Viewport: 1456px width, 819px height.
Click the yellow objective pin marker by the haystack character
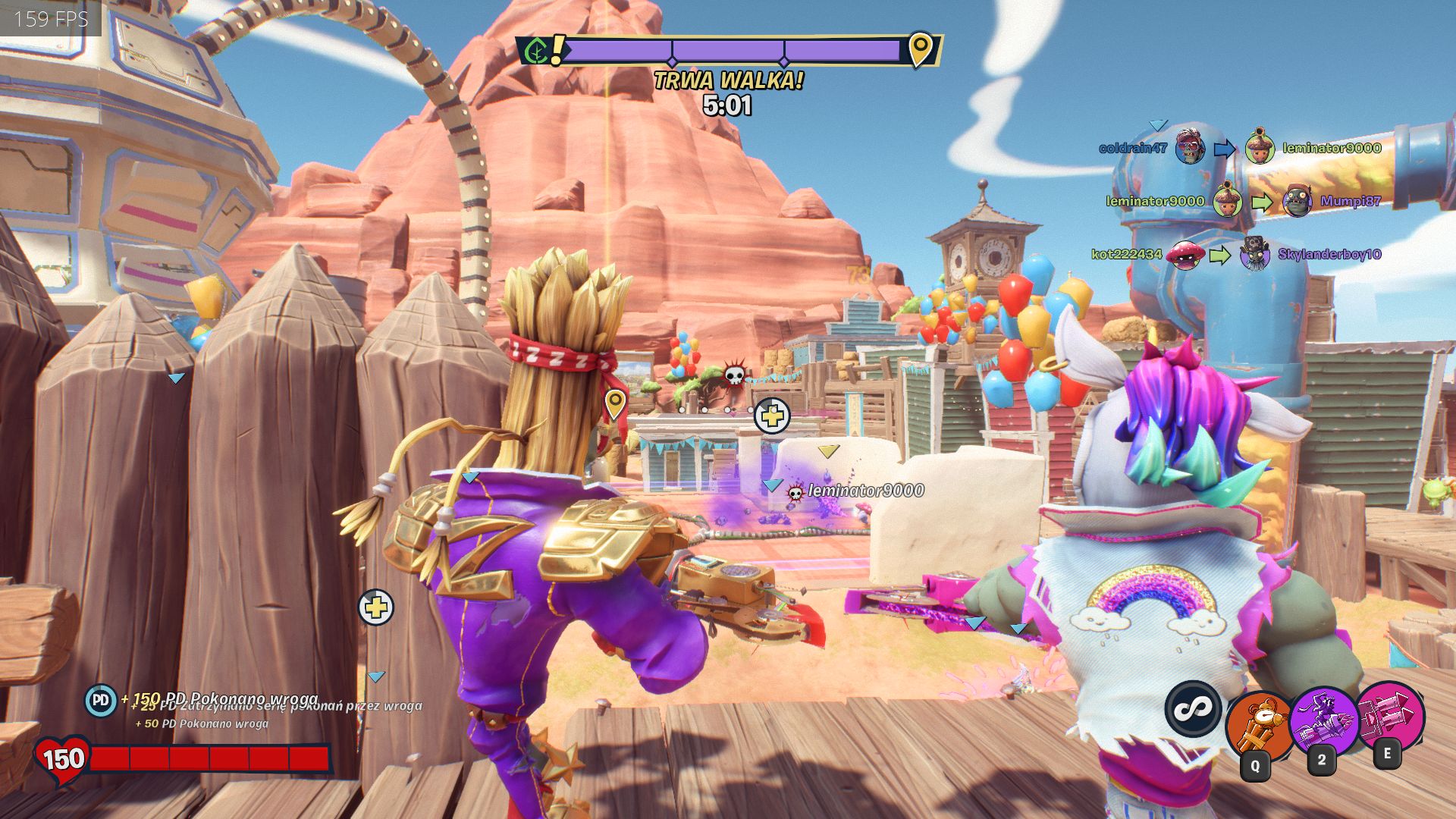pyautogui.click(x=614, y=403)
